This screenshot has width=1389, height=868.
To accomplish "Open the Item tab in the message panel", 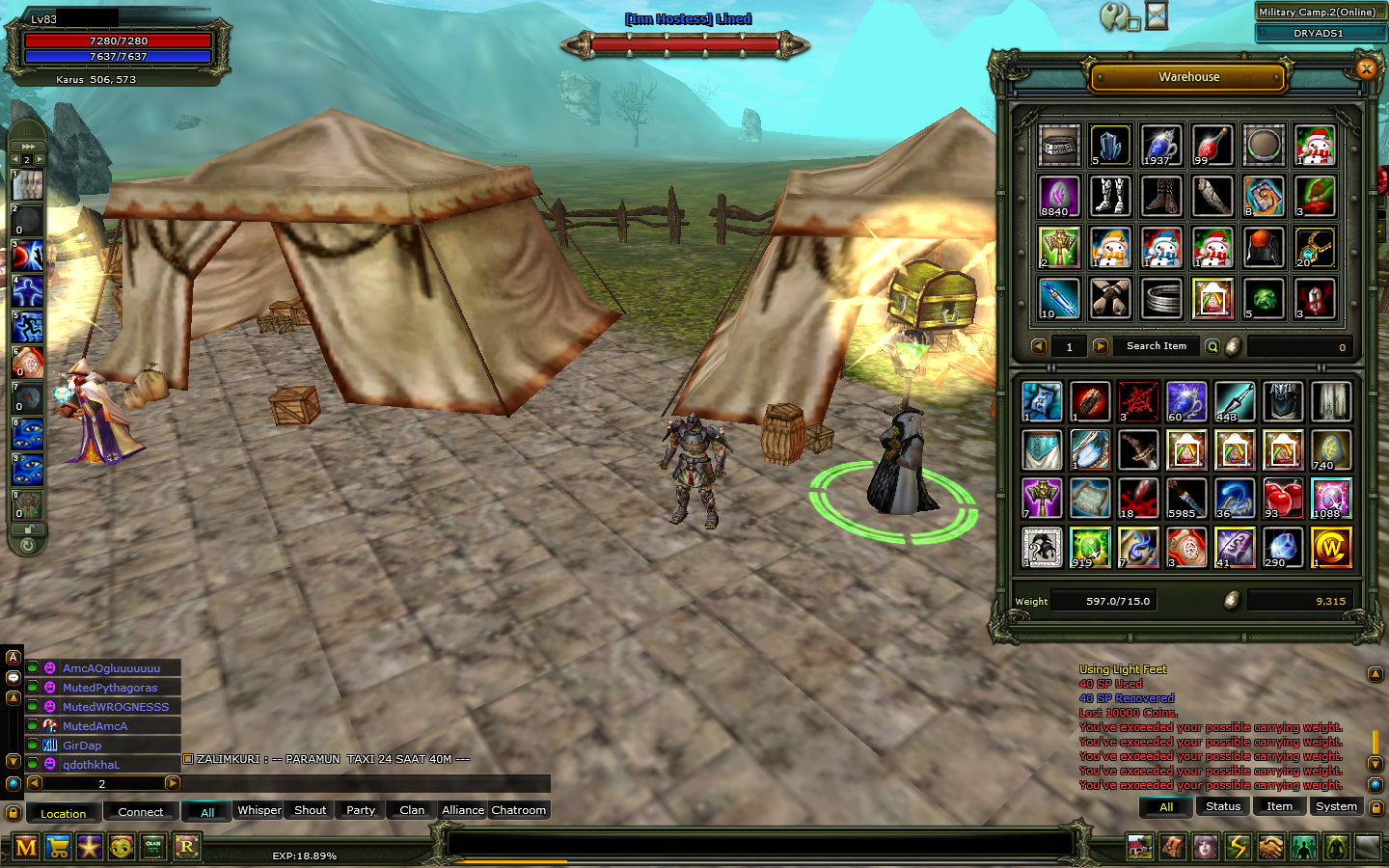I will point(1279,806).
